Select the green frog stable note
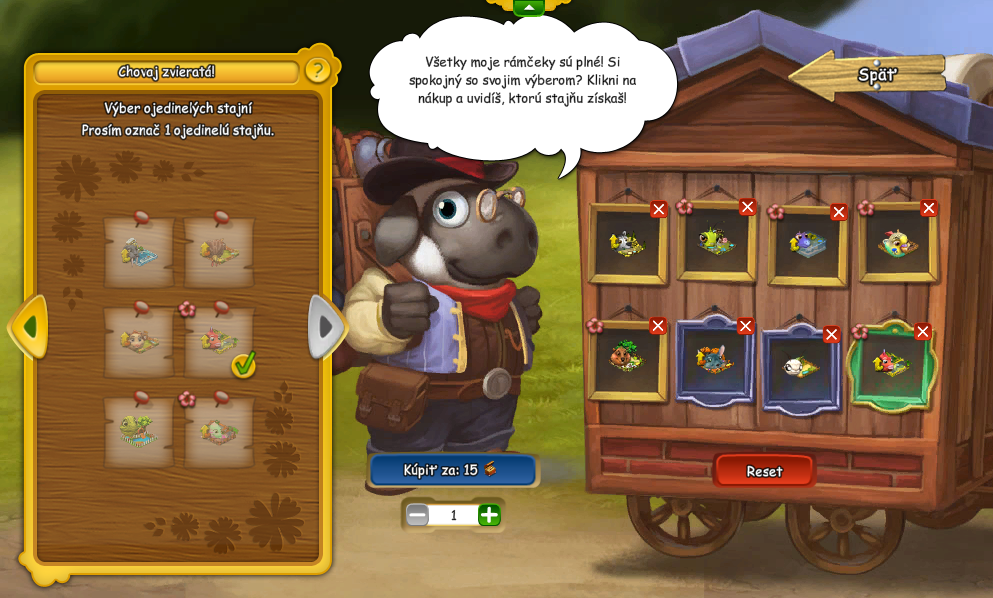The image size is (993, 598). tap(138, 432)
